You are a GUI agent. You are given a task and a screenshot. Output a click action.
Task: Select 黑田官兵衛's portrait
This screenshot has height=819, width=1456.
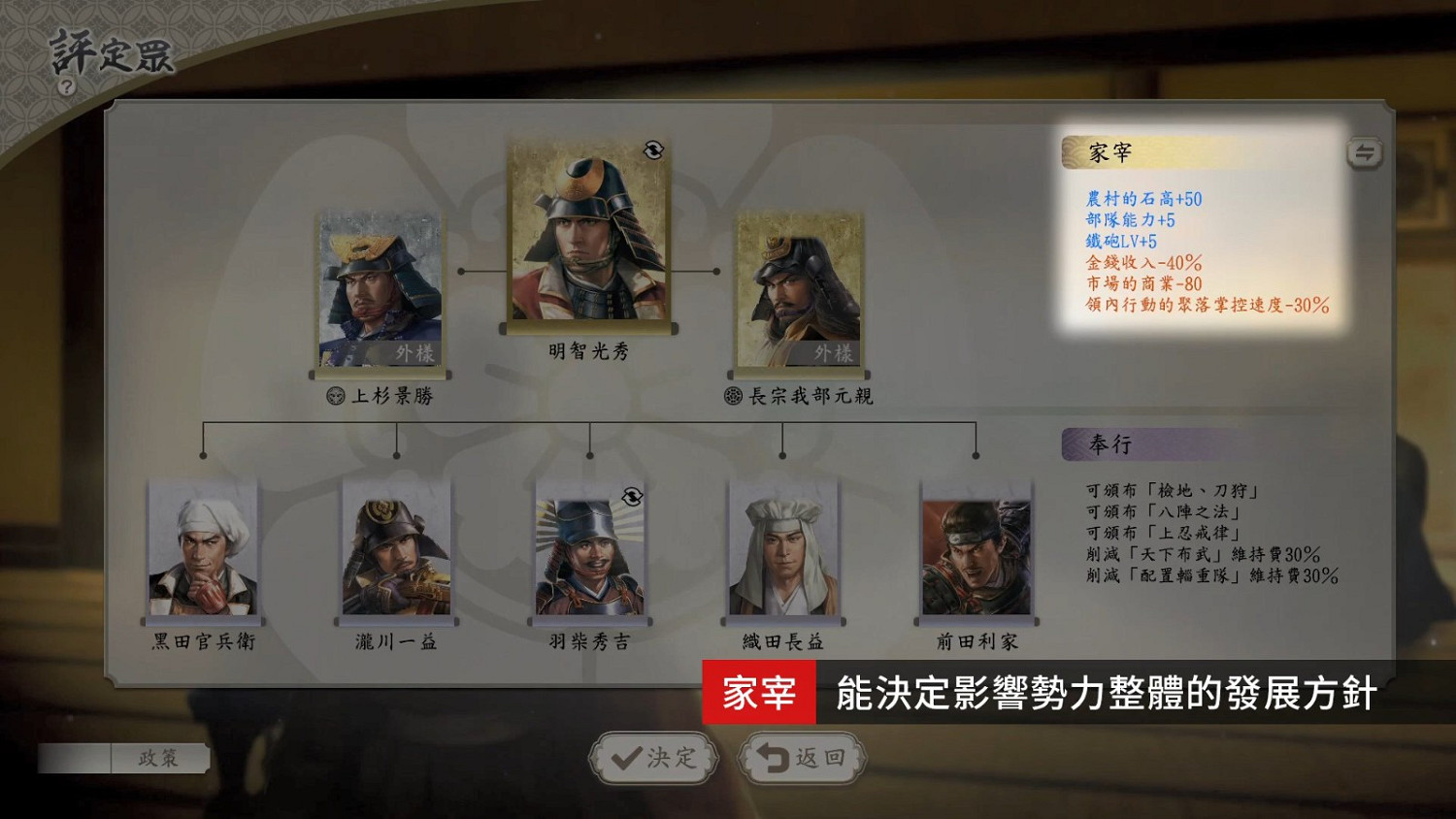pyautogui.click(x=202, y=548)
